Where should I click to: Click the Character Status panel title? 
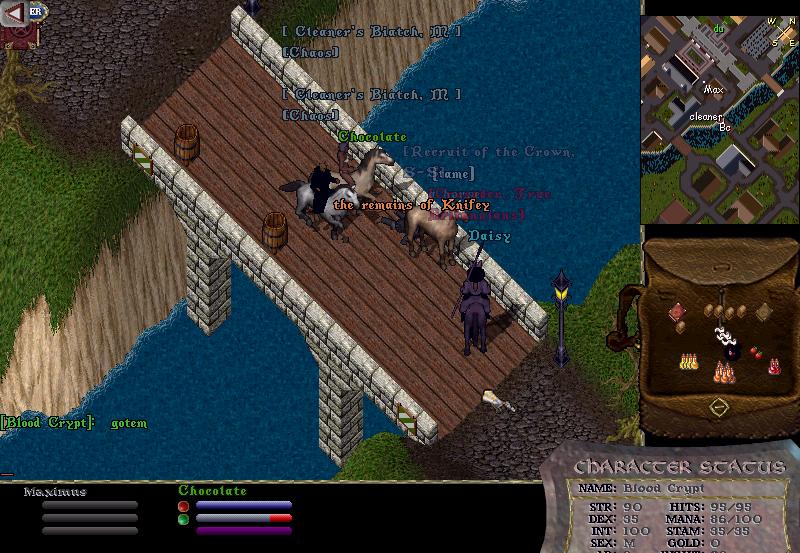pos(680,467)
